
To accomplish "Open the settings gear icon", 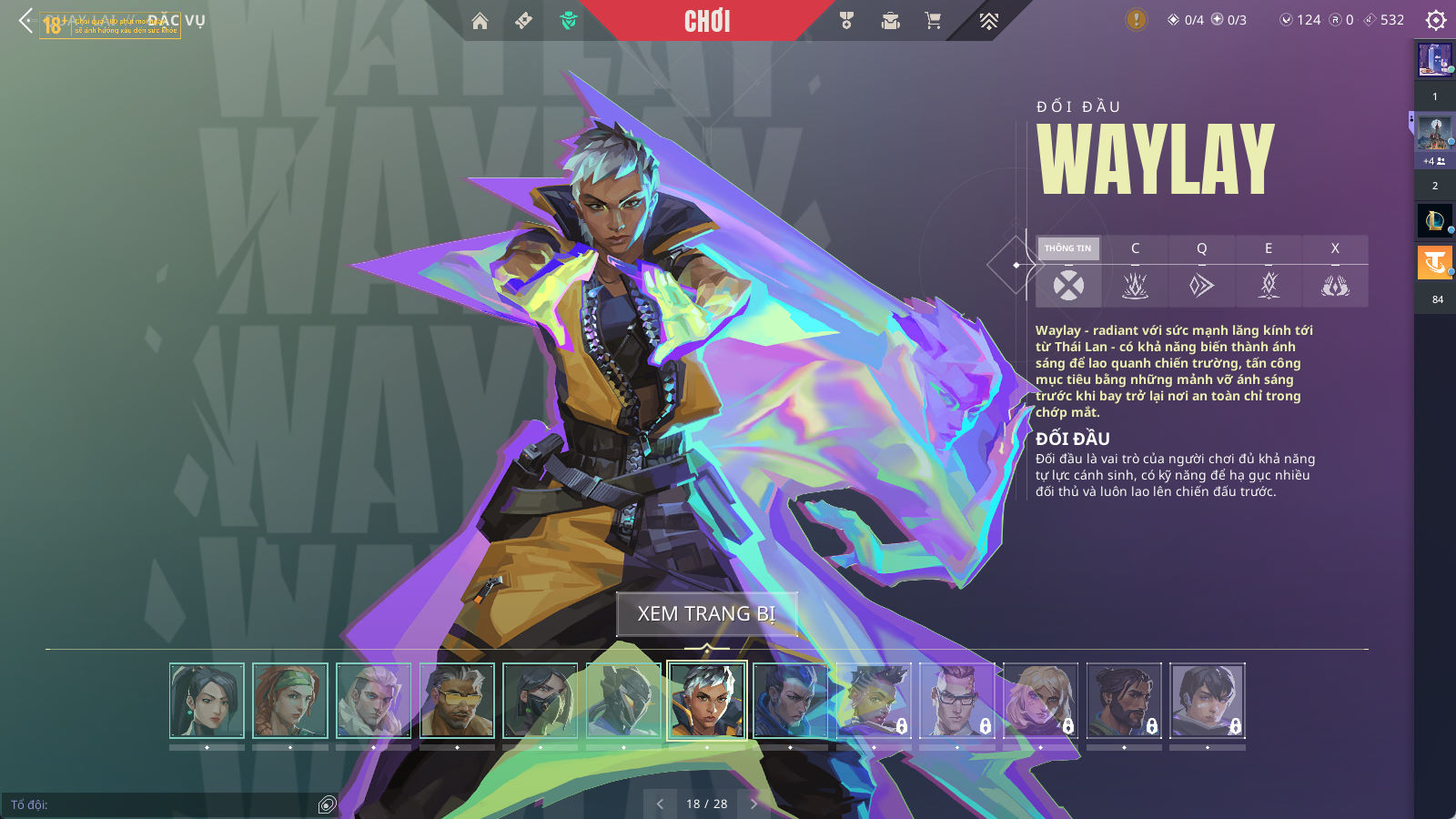I will (x=1436, y=20).
